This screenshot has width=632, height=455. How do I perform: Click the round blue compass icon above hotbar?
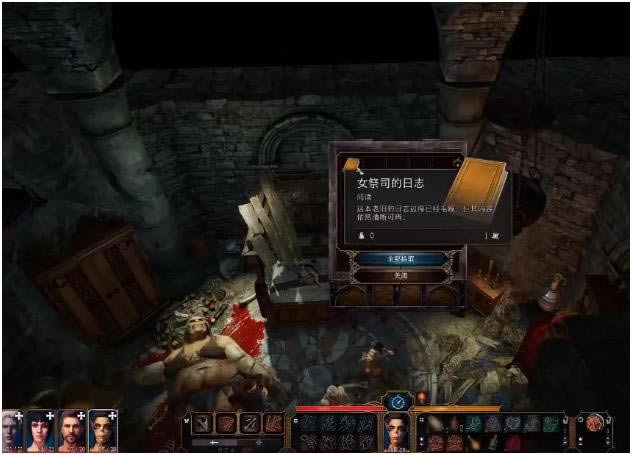[x=398, y=402]
